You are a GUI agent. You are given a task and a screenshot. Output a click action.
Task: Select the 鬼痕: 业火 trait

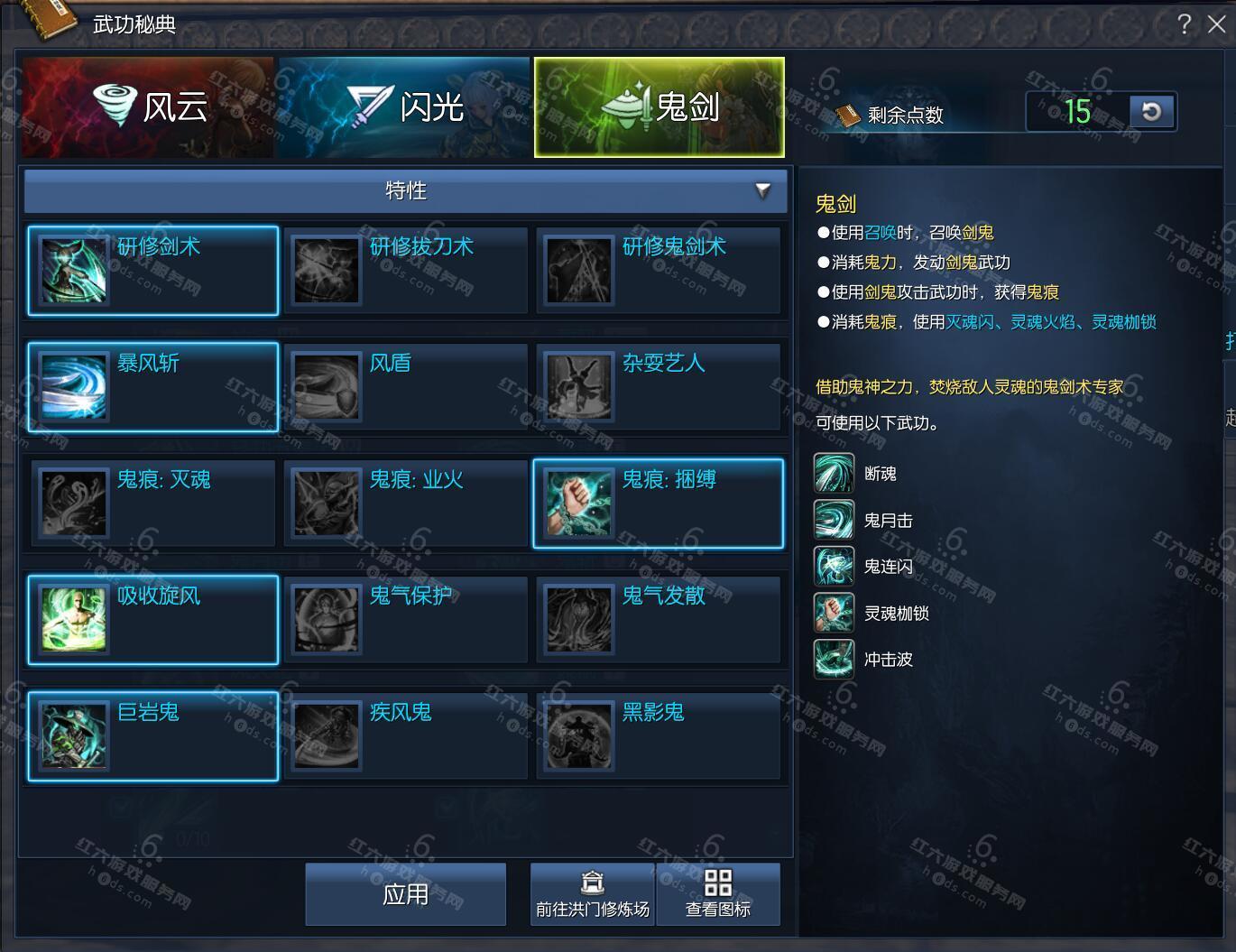(406, 504)
